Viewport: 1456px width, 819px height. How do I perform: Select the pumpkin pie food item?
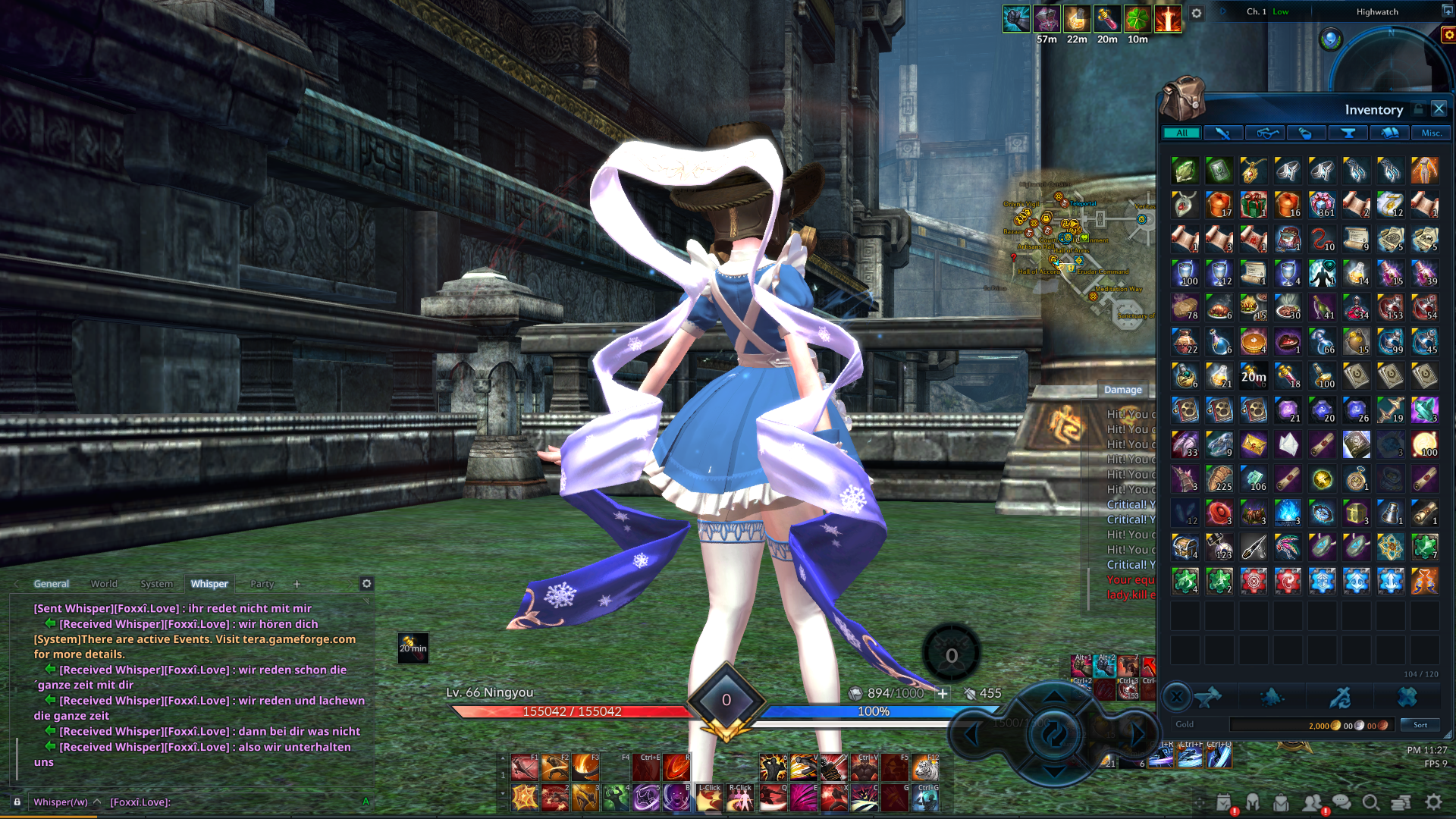[1253, 342]
